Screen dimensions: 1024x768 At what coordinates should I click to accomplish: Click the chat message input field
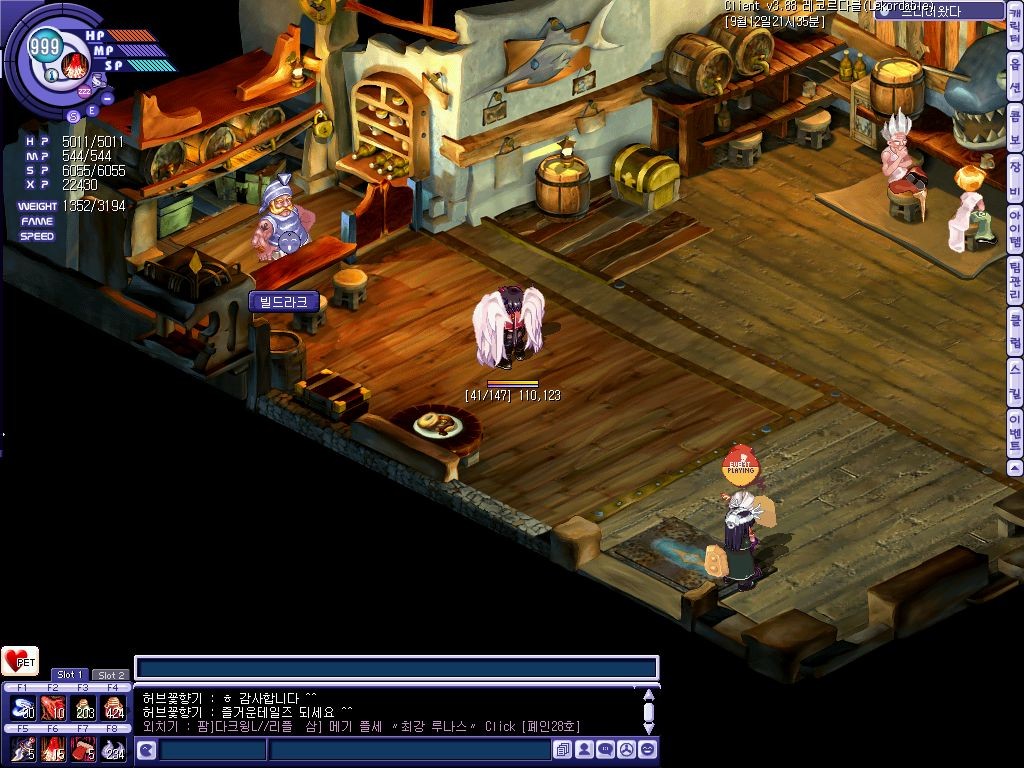pyautogui.click(x=396, y=668)
